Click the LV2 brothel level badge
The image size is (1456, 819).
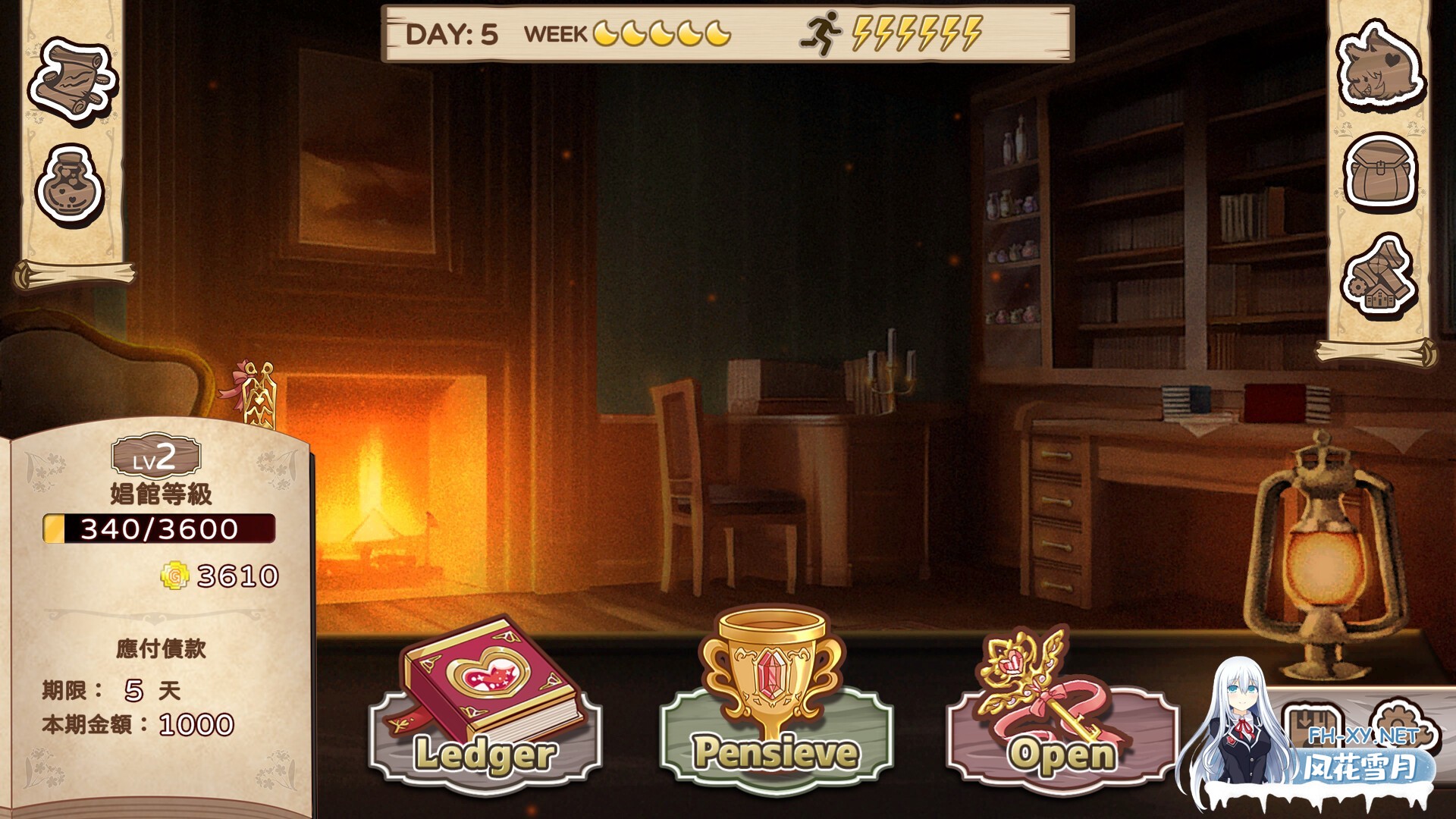click(157, 457)
